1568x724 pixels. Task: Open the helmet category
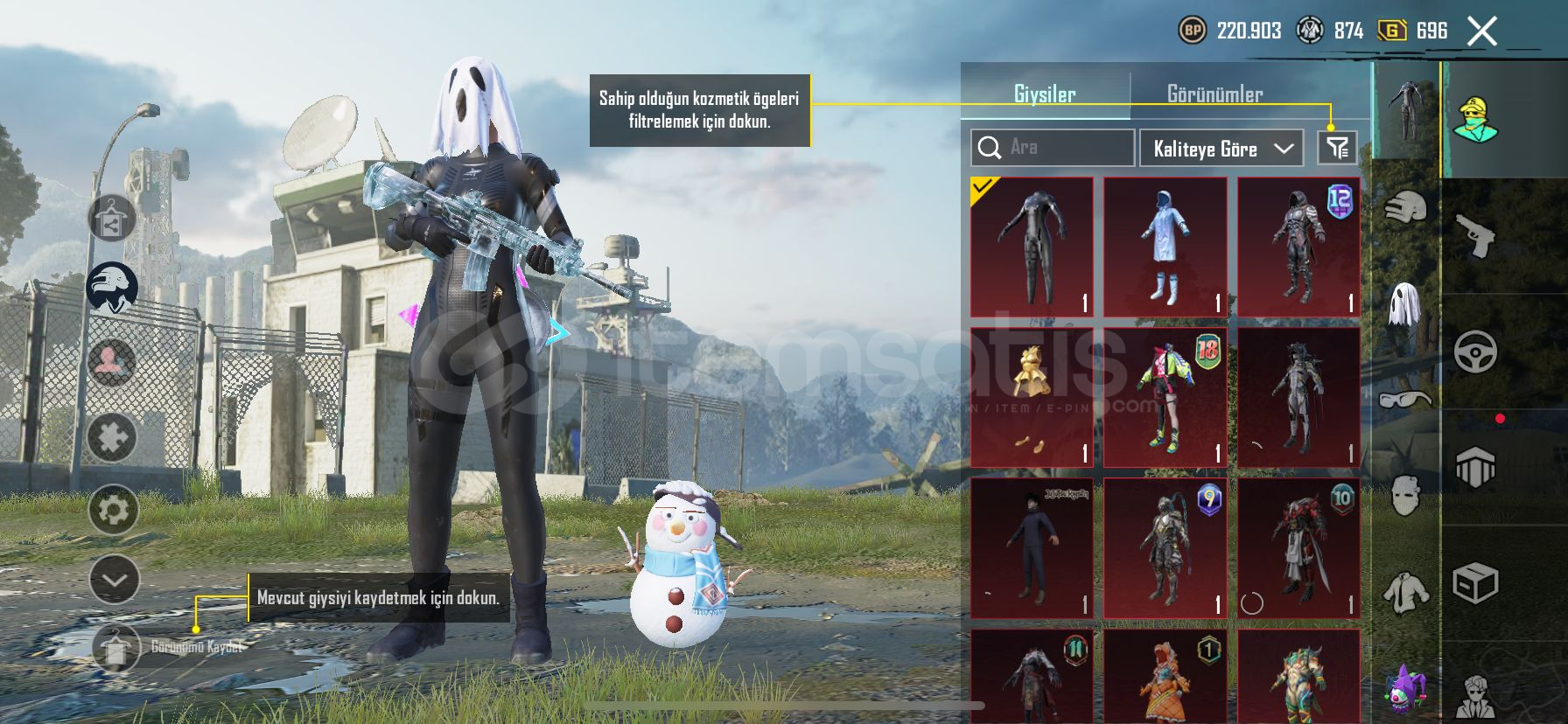[1405, 208]
